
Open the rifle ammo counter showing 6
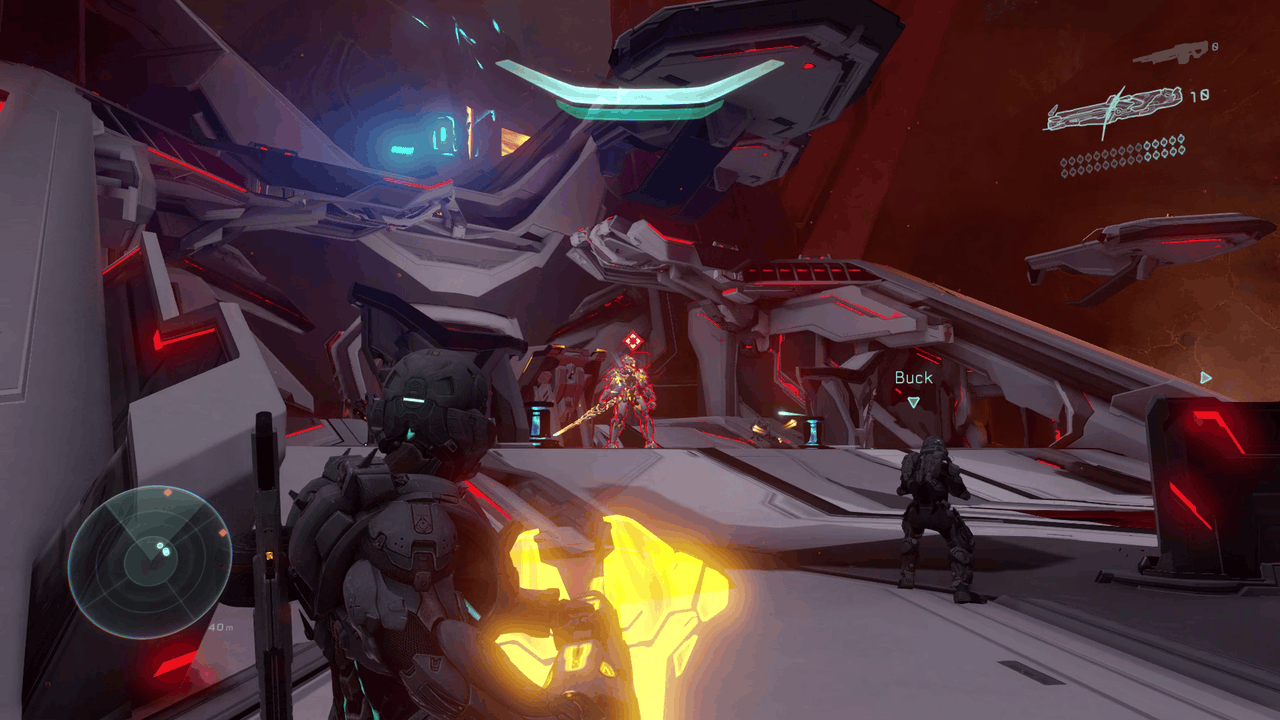(x=1214, y=46)
